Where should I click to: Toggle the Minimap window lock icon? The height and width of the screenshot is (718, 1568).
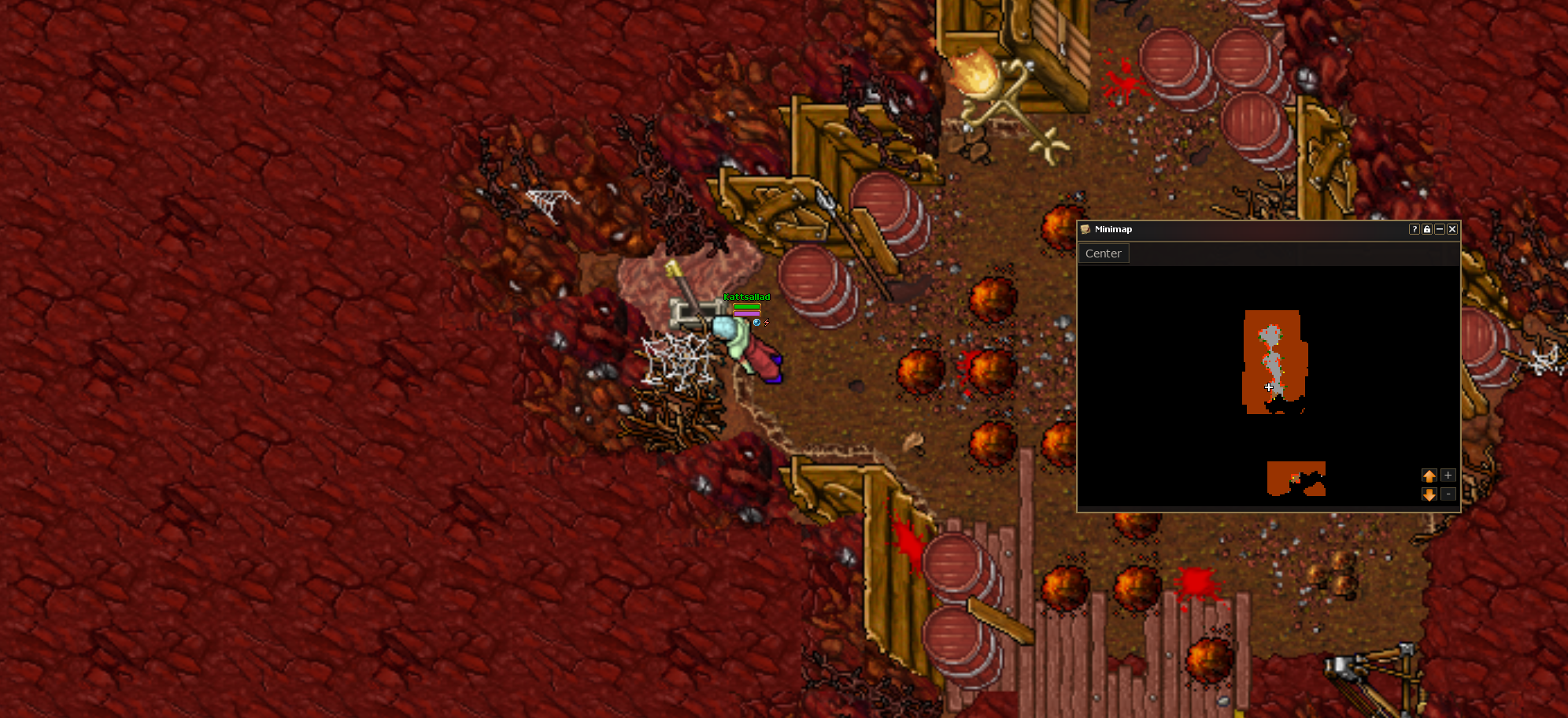[x=1427, y=229]
